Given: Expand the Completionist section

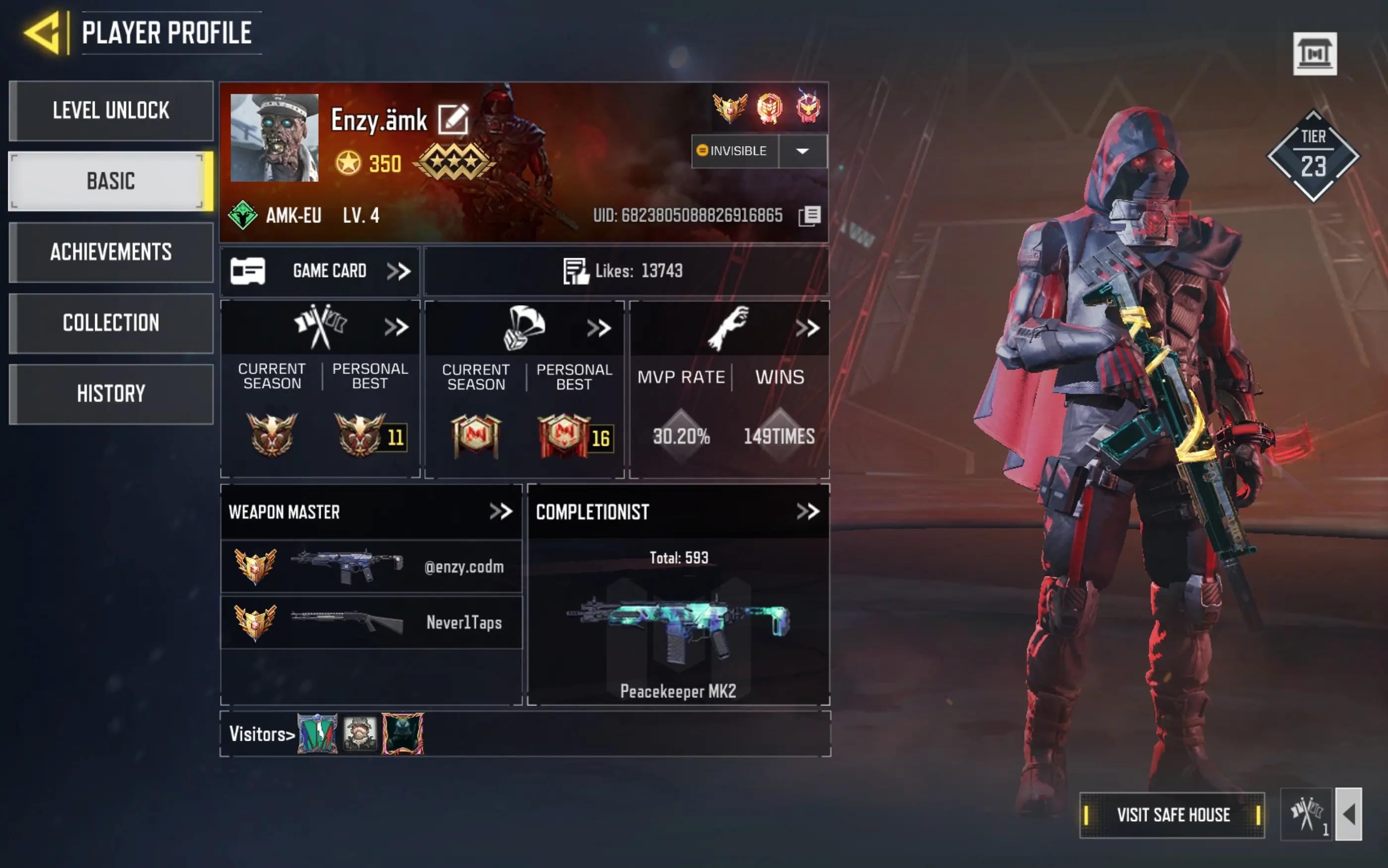Looking at the screenshot, I should 808,511.
